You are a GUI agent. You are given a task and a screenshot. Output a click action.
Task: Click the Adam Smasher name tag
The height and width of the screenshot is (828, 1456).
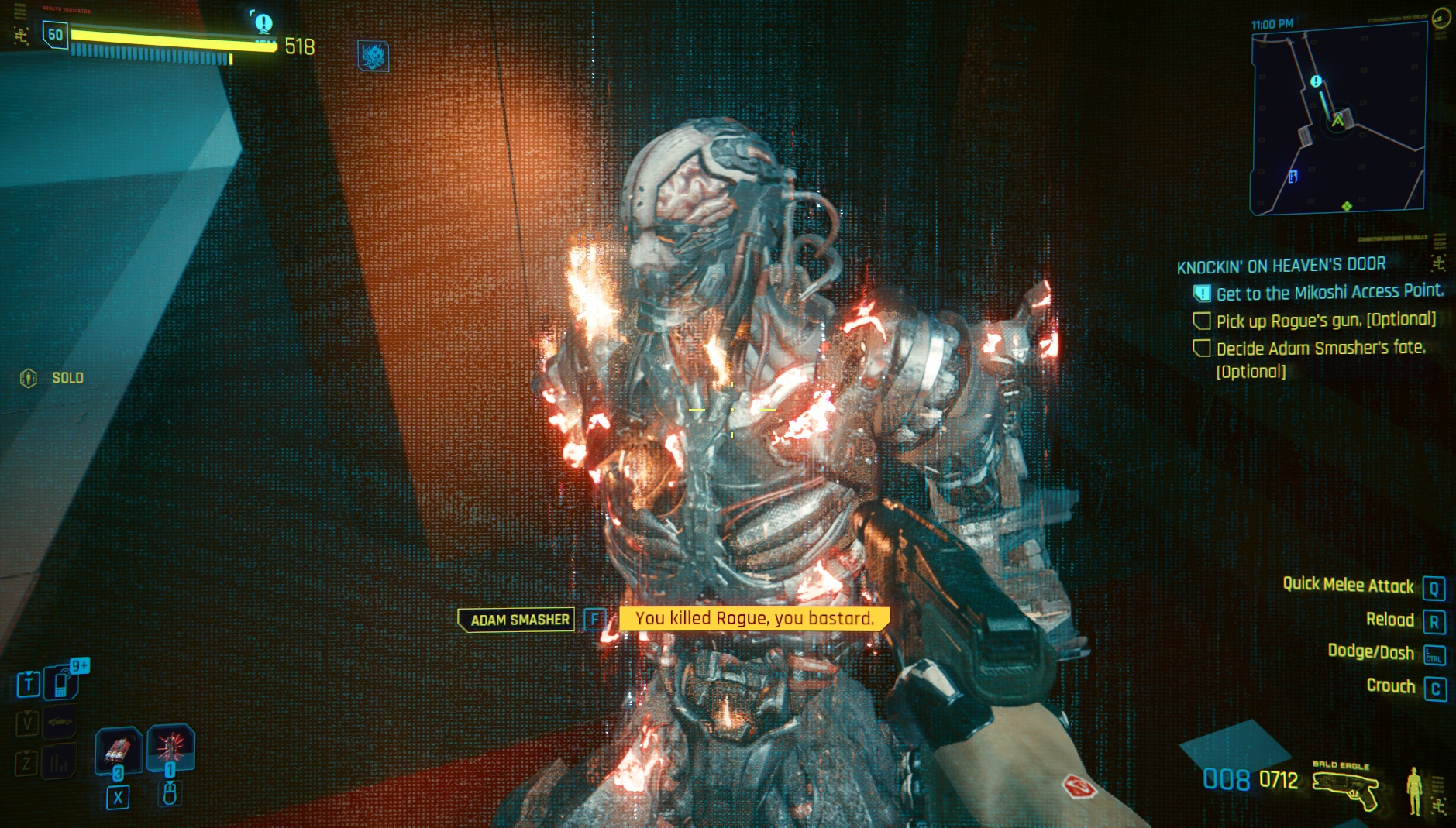point(518,620)
